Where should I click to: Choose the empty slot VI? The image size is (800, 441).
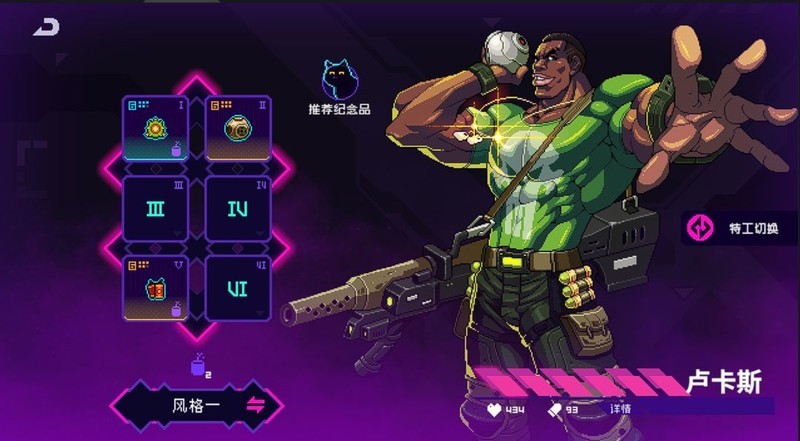(238, 288)
